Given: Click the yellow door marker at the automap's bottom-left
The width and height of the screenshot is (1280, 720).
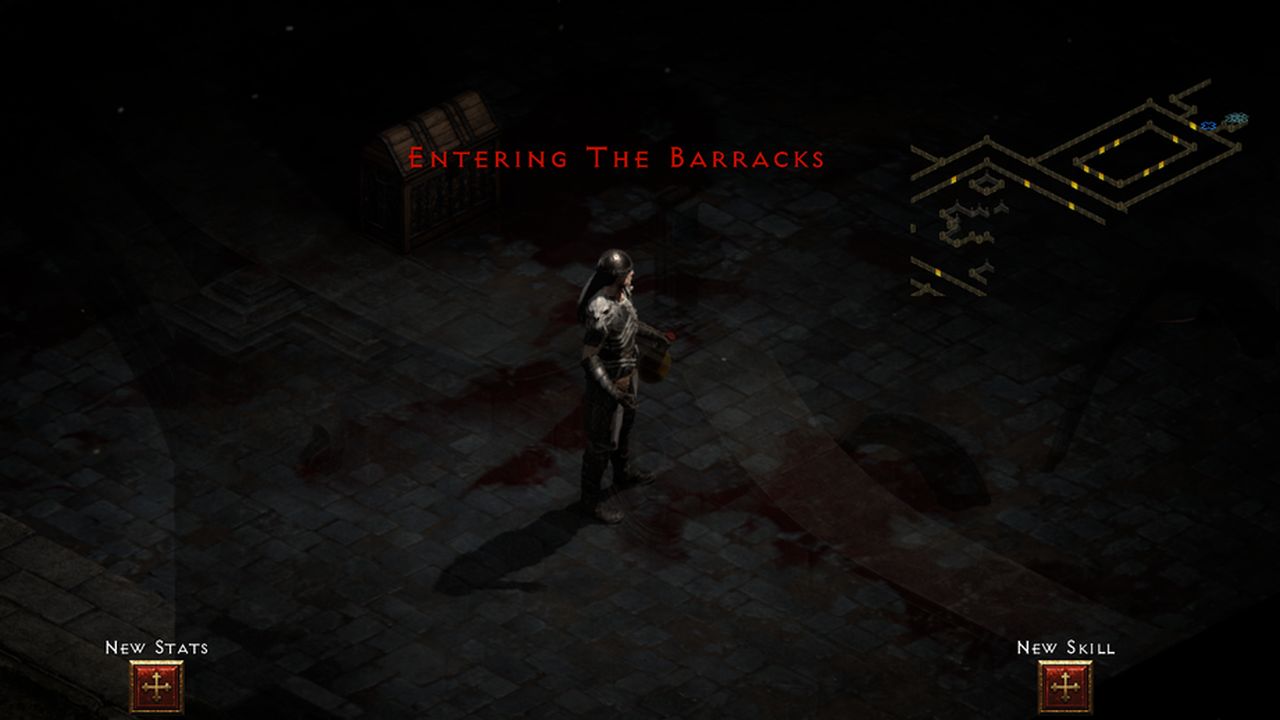Looking at the screenshot, I should tap(939, 271).
